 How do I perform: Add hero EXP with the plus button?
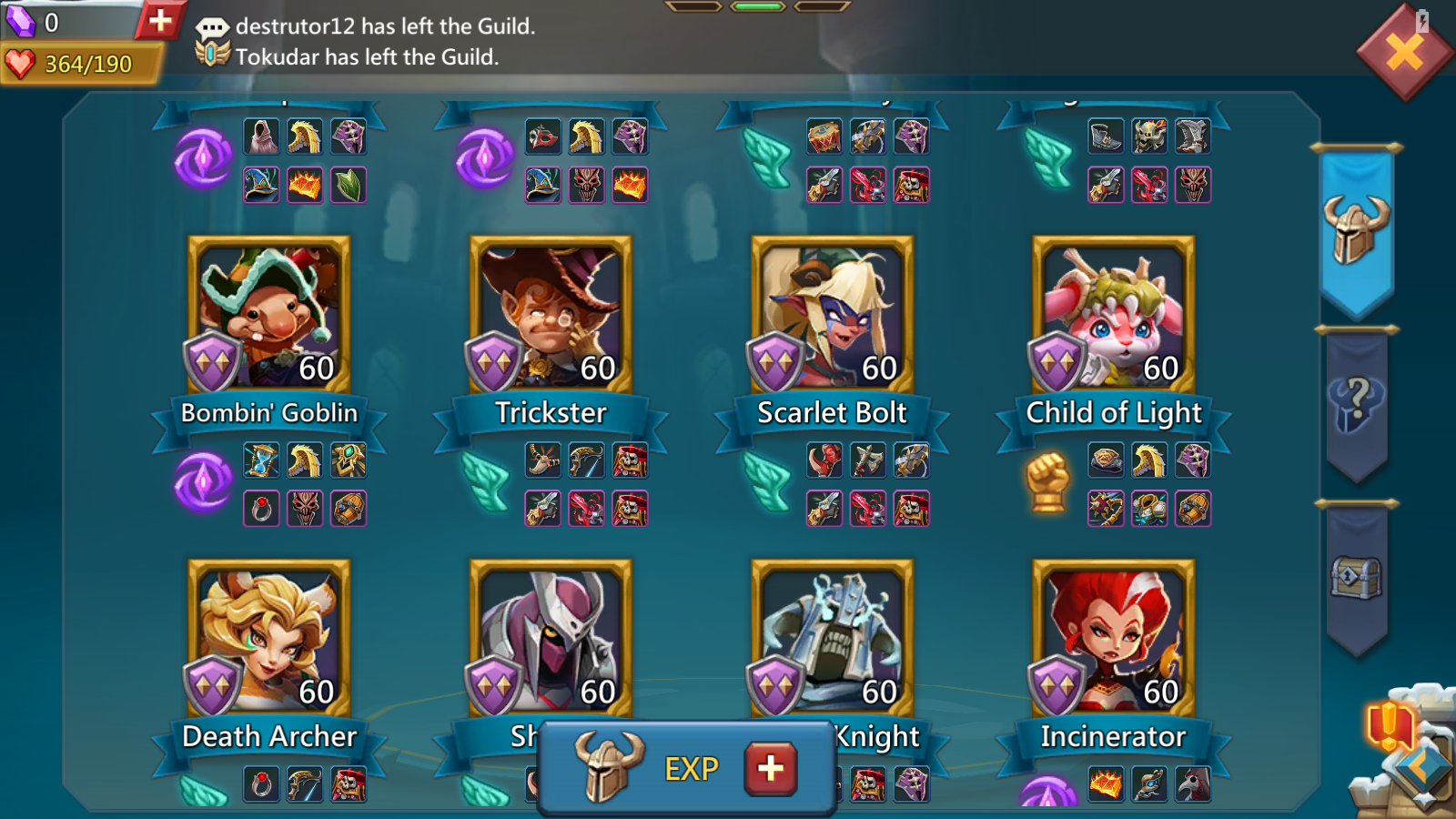[770, 768]
